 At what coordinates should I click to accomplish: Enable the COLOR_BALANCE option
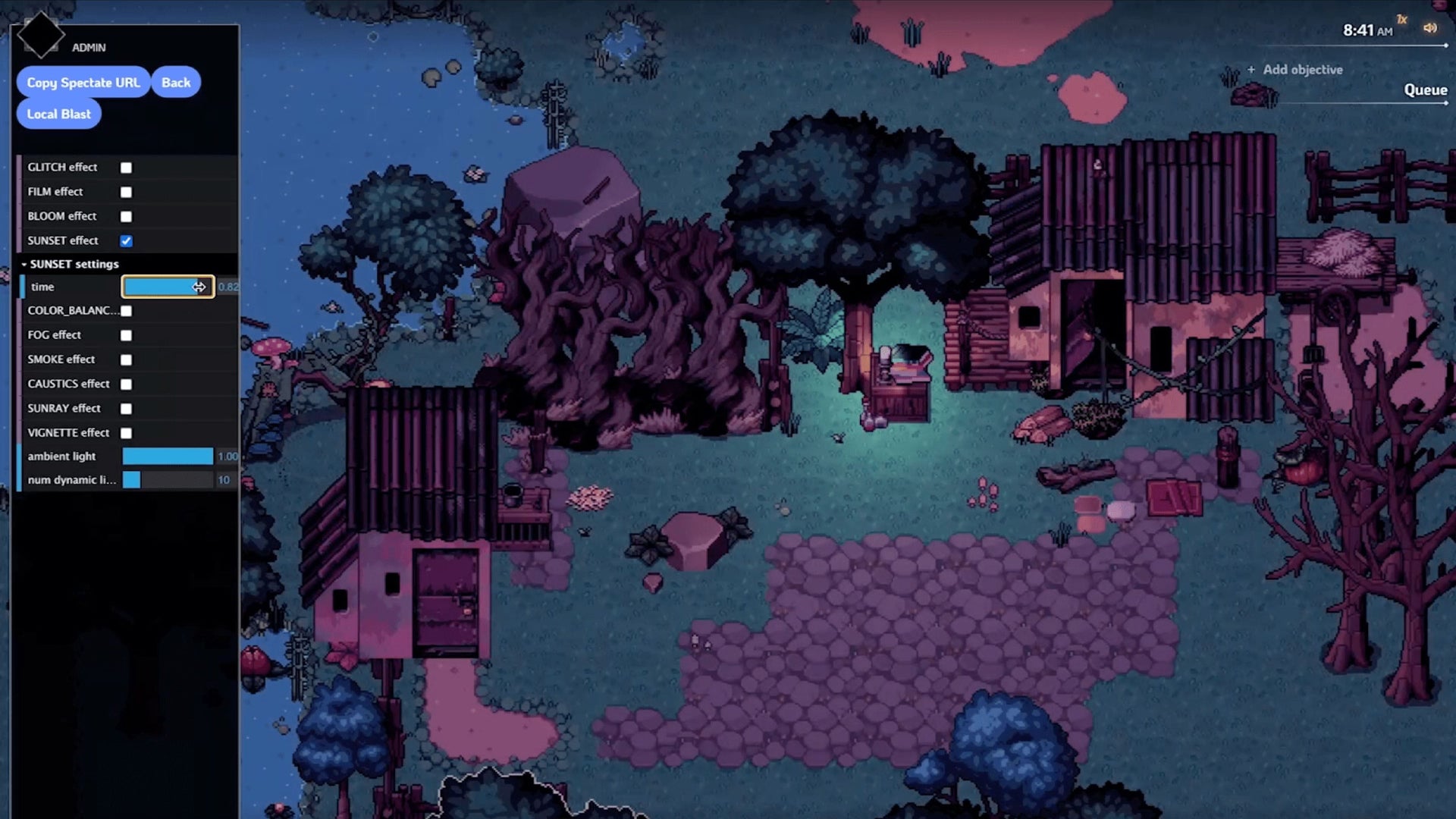click(x=126, y=311)
